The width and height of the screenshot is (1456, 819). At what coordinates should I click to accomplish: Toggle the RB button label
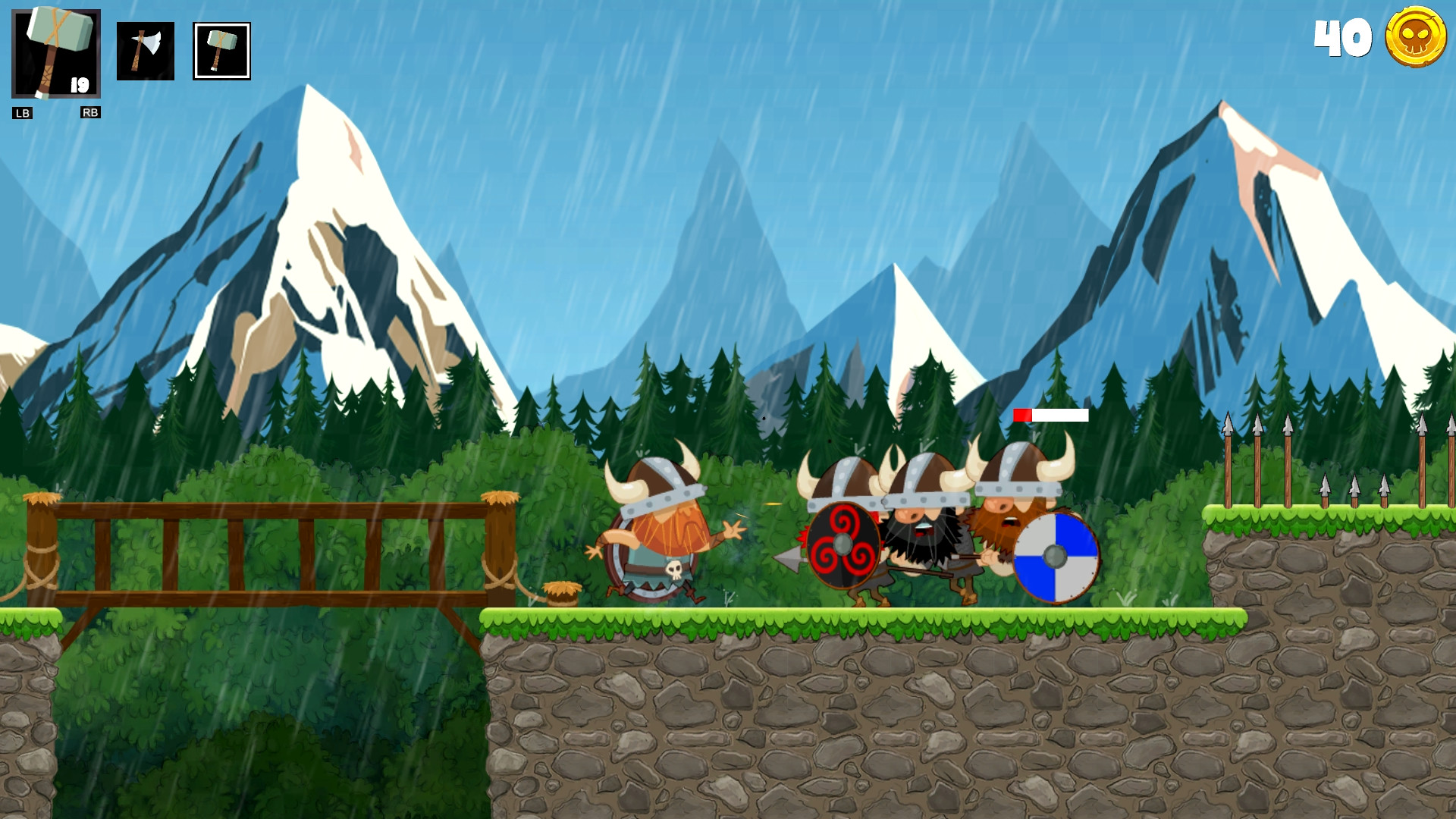pos(90,114)
